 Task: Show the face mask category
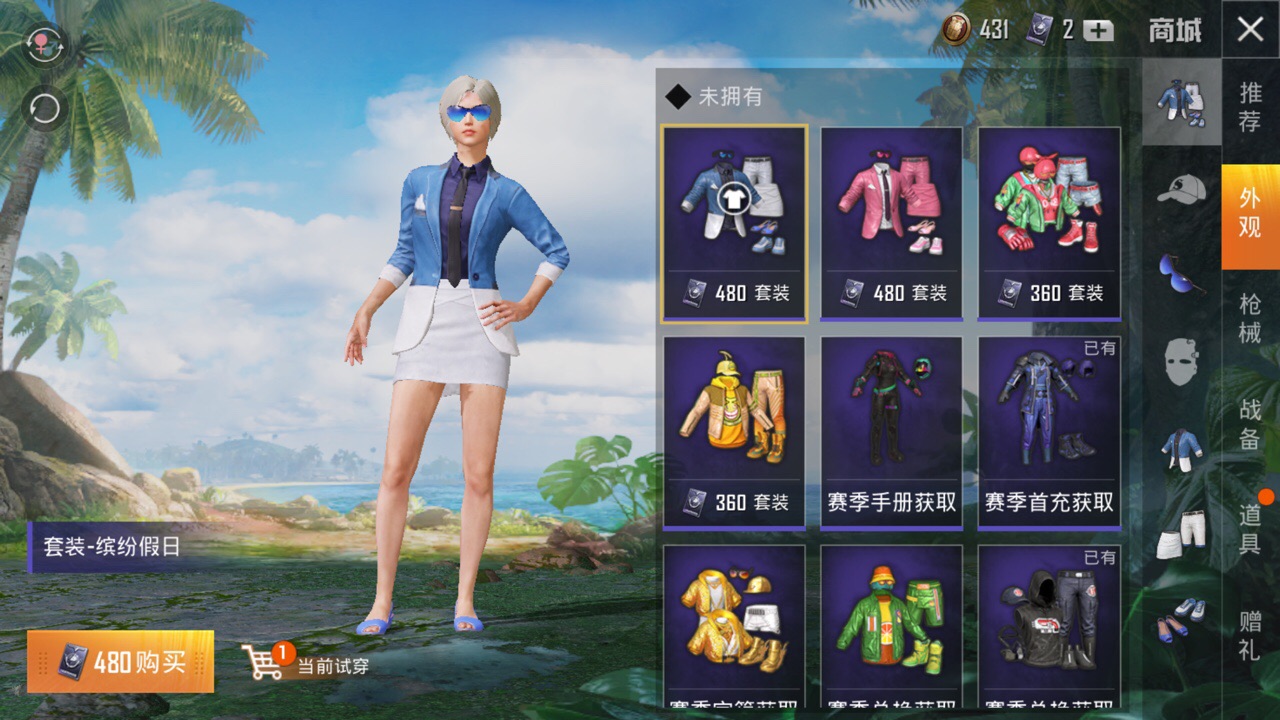point(1181,361)
